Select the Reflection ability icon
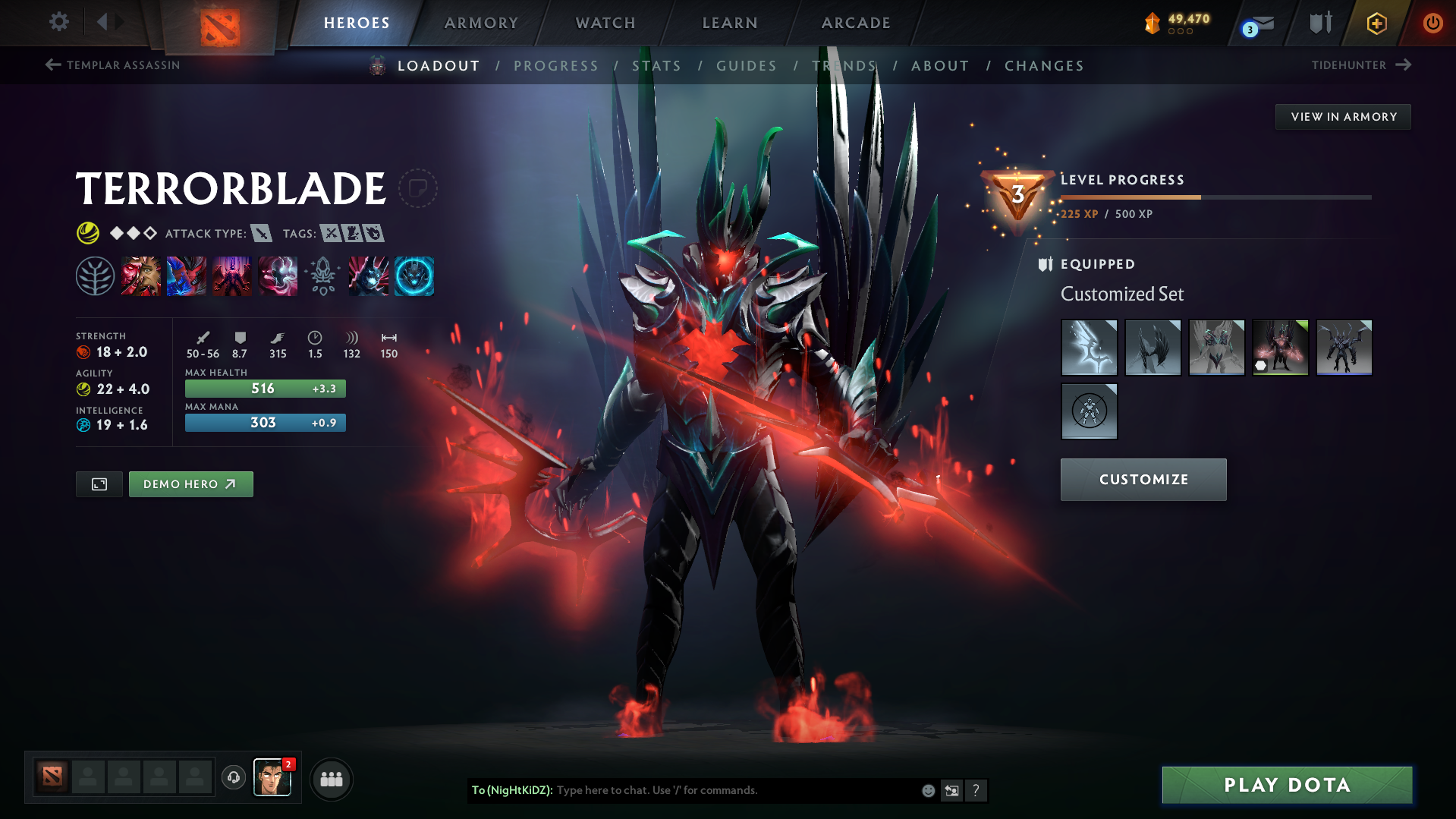 [x=141, y=276]
